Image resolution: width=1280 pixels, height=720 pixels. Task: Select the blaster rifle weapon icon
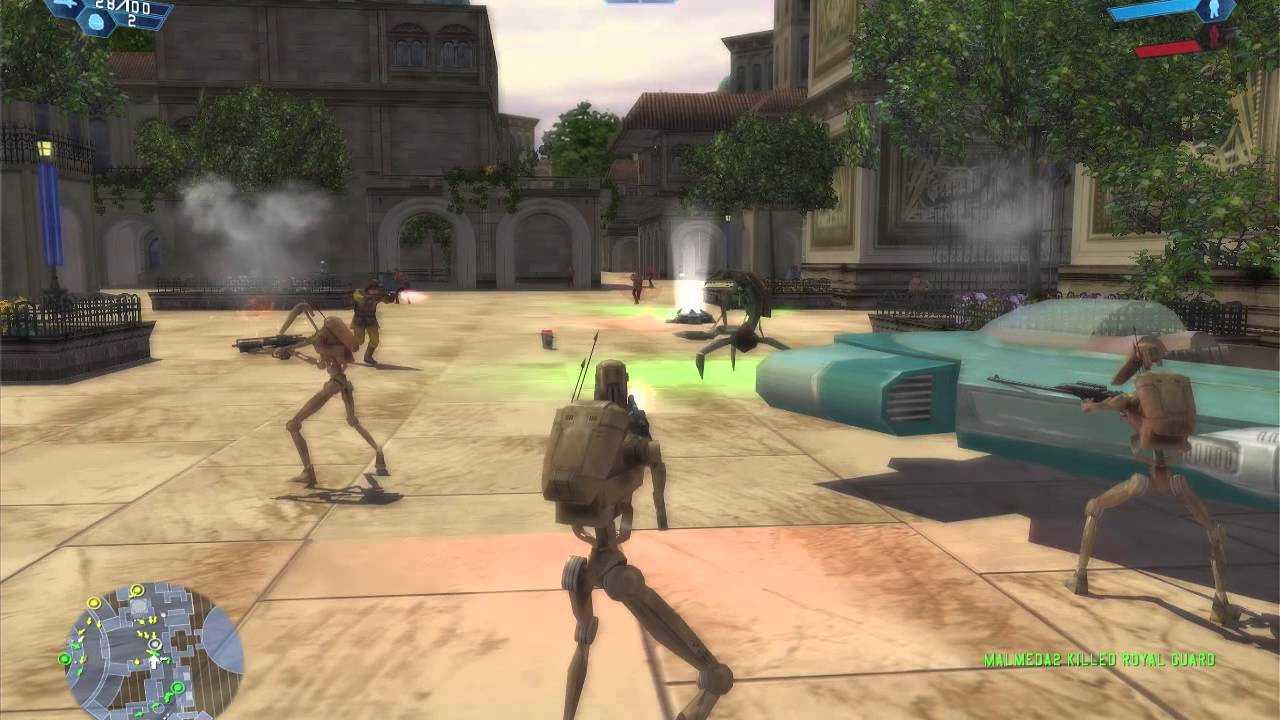pos(62,4)
